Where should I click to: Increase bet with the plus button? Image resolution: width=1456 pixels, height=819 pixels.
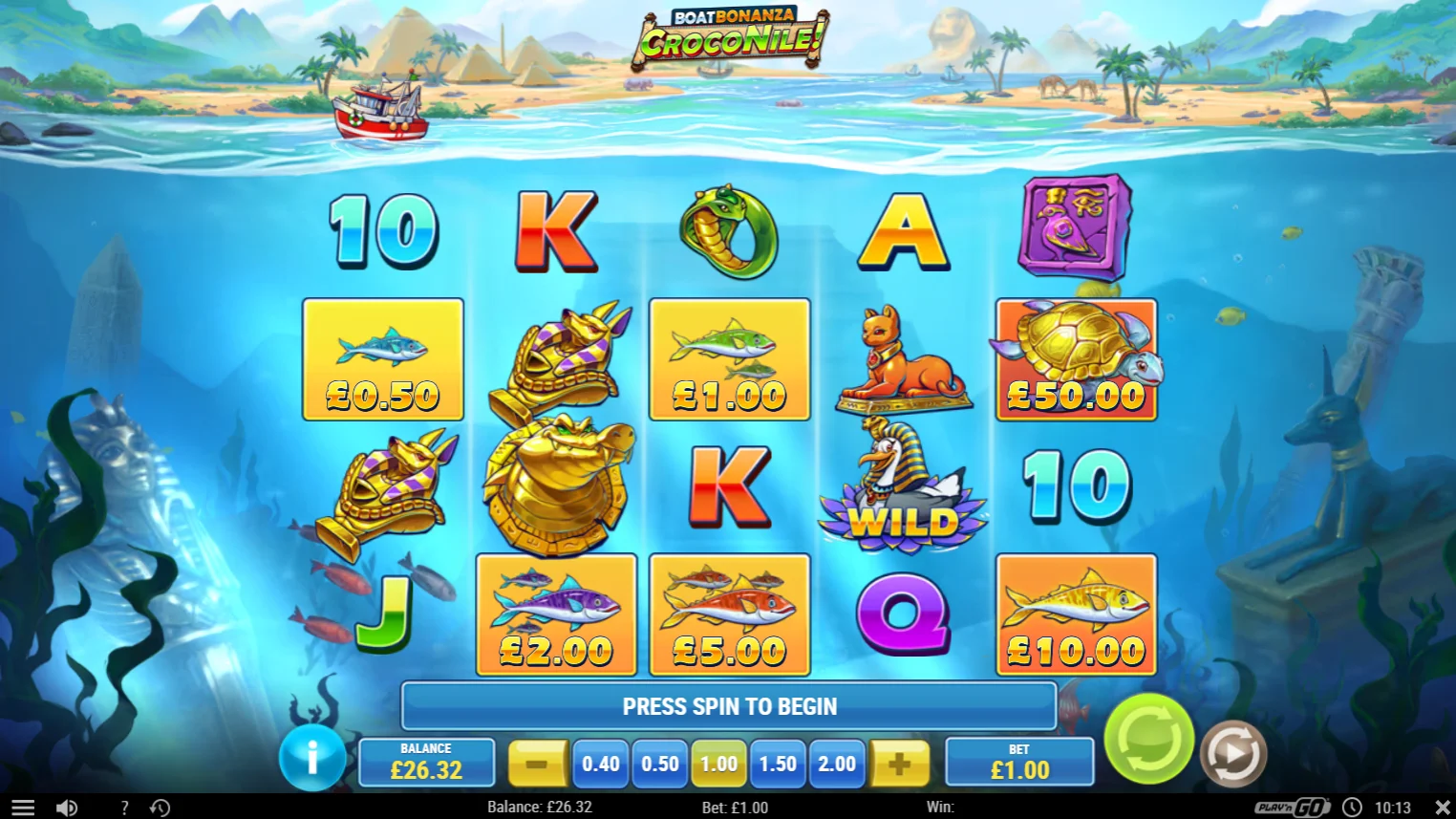pyautogui.click(x=899, y=764)
